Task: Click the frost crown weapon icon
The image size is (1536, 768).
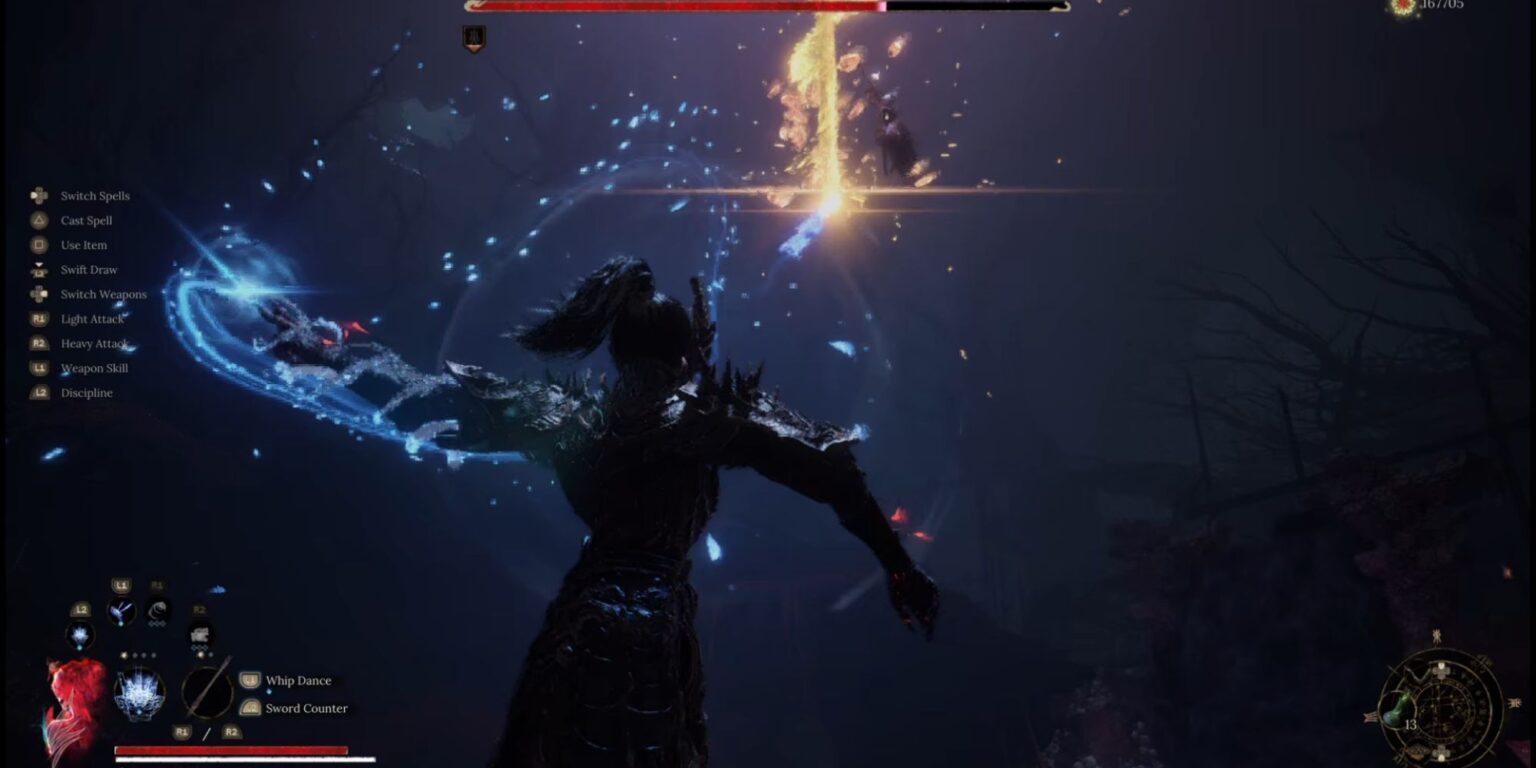Action: tap(139, 693)
